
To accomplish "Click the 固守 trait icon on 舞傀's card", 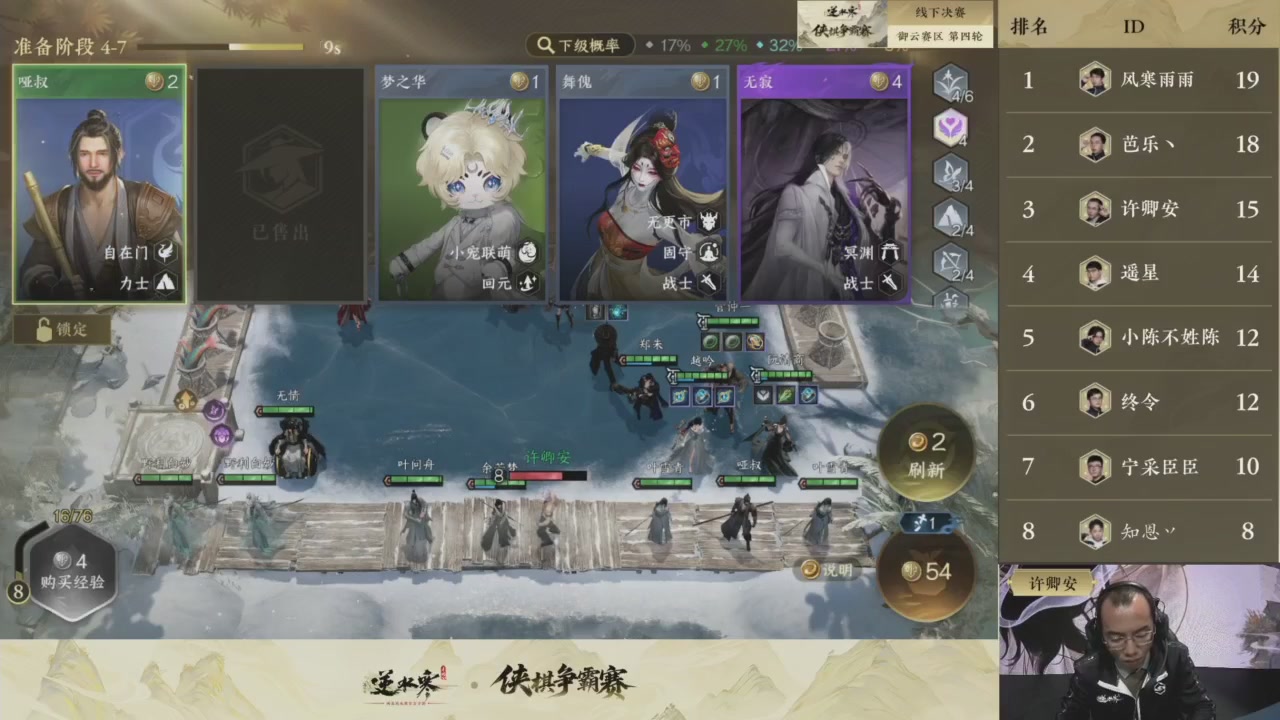I will pos(708,253).
